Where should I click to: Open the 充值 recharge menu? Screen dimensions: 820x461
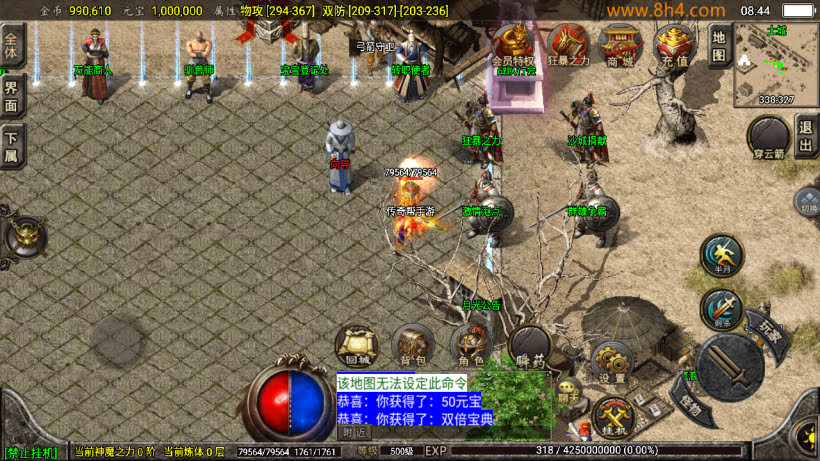pos(675,46)
